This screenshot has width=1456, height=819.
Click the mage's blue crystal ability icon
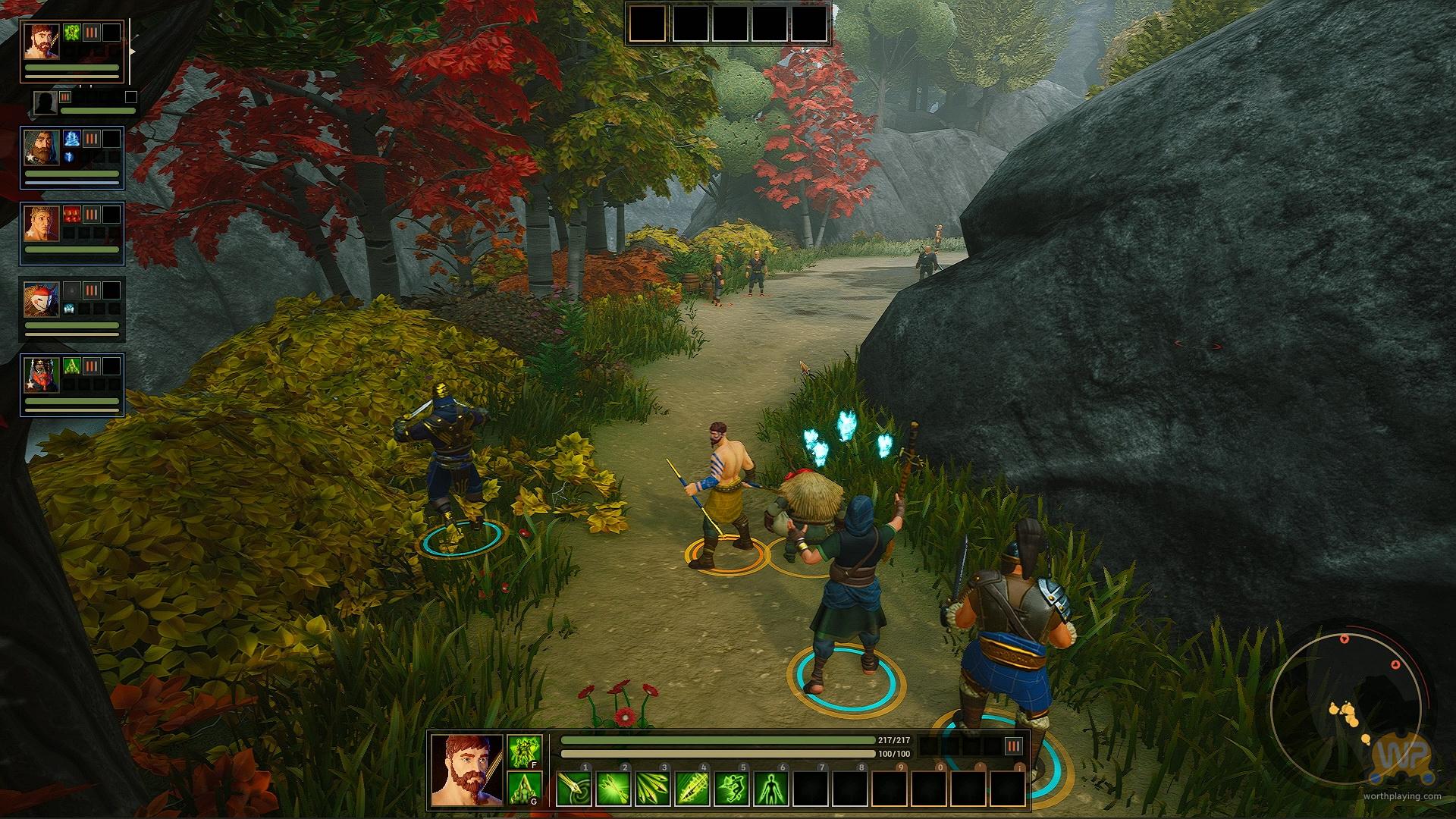tap(73, 138)
